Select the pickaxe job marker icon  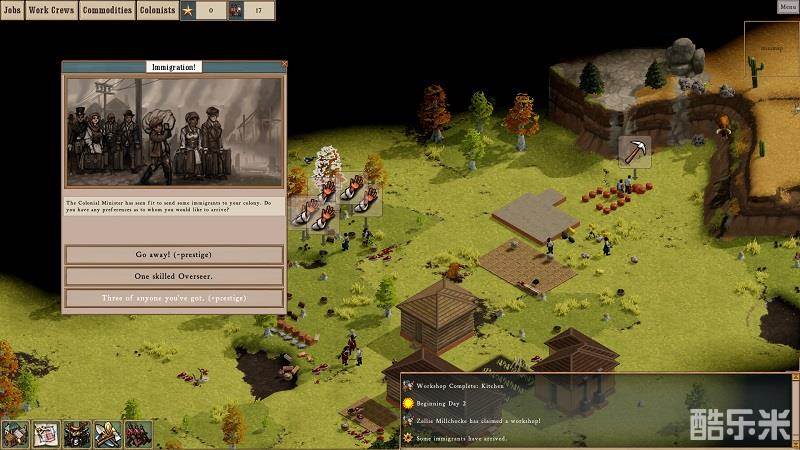point(634,151)
